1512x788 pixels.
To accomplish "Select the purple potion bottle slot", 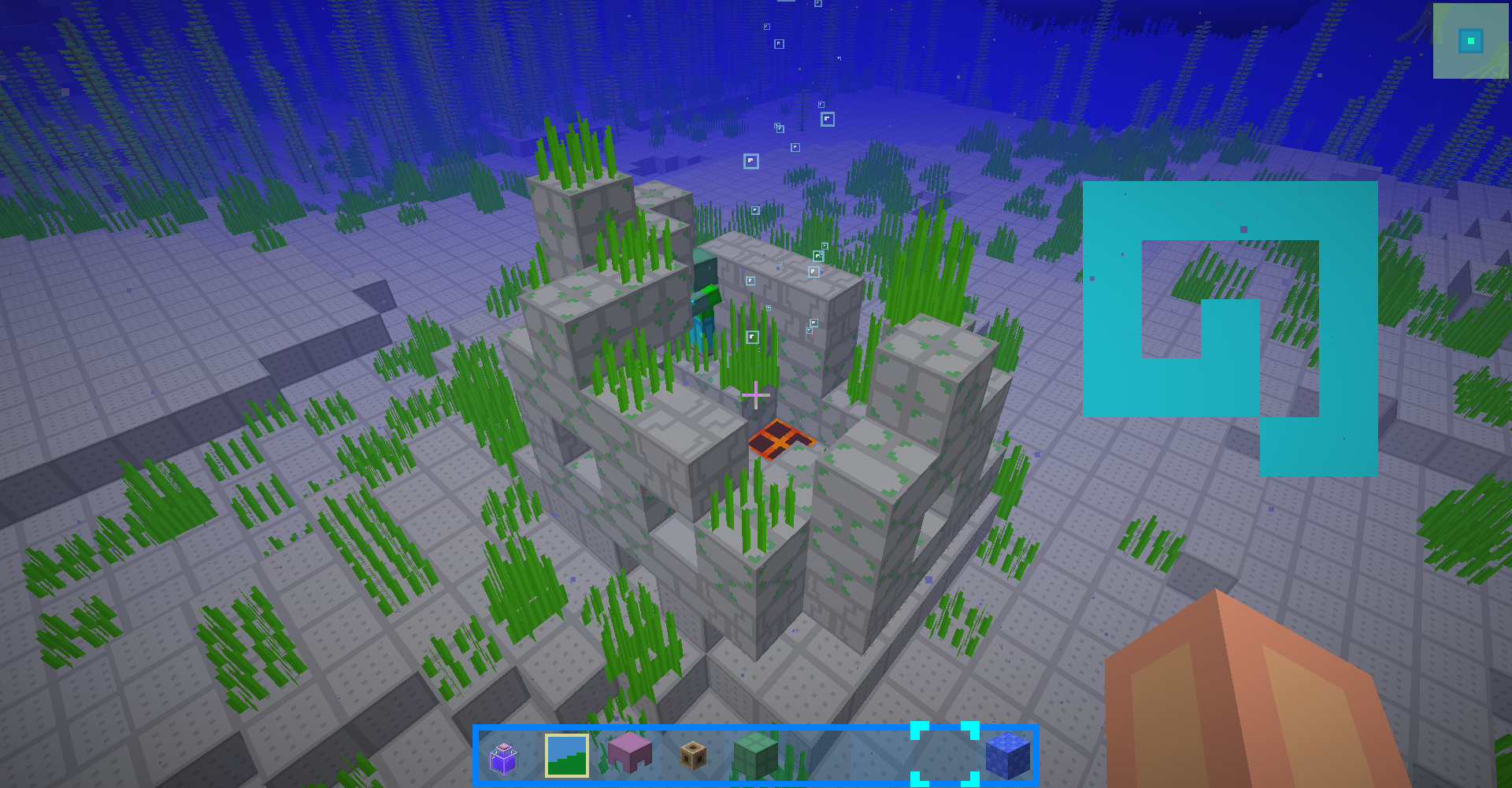I will (x=503, y=757).
